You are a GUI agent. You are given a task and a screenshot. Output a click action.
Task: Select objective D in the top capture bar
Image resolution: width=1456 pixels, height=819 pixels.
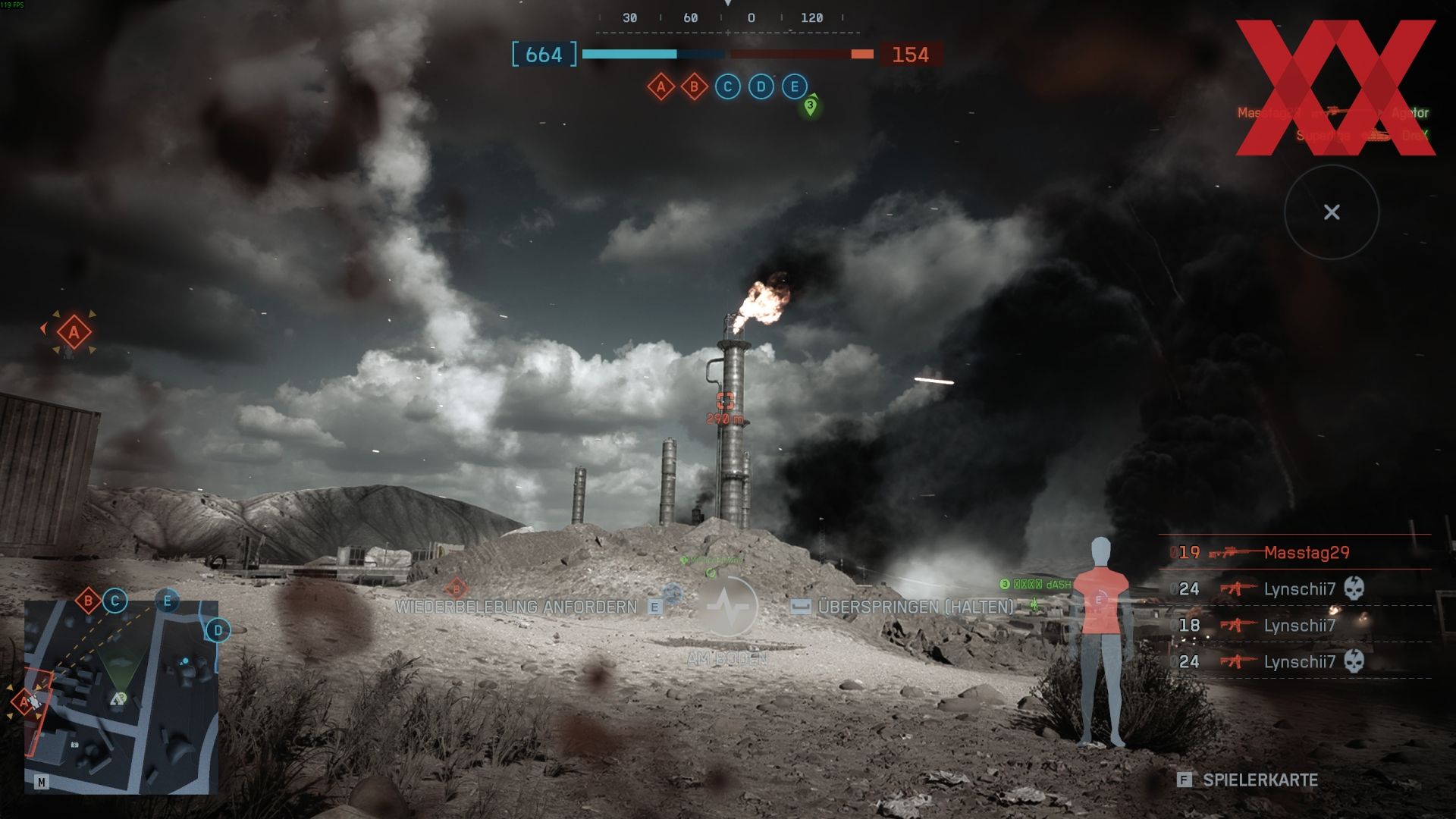[x=761, y=87]
